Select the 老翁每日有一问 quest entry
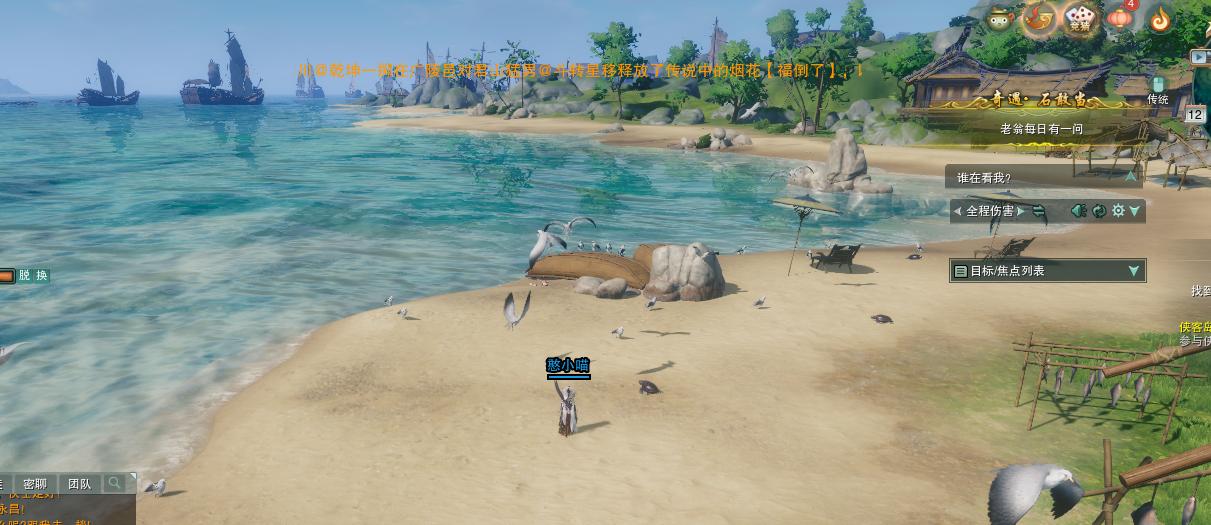This screenshot has width=1211, height=525. point(1041,129)
